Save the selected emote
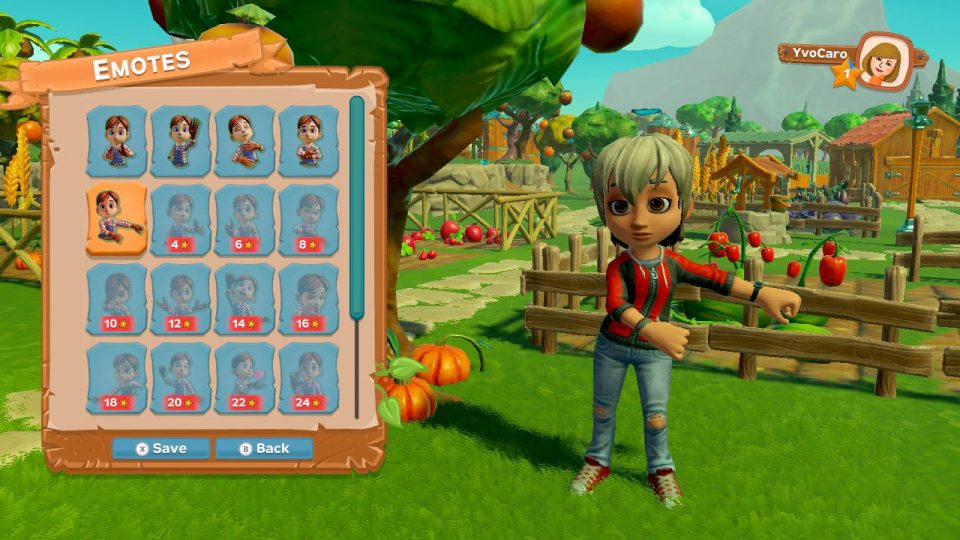The height and width of the screenshot is (540, 960). (160, 448)
